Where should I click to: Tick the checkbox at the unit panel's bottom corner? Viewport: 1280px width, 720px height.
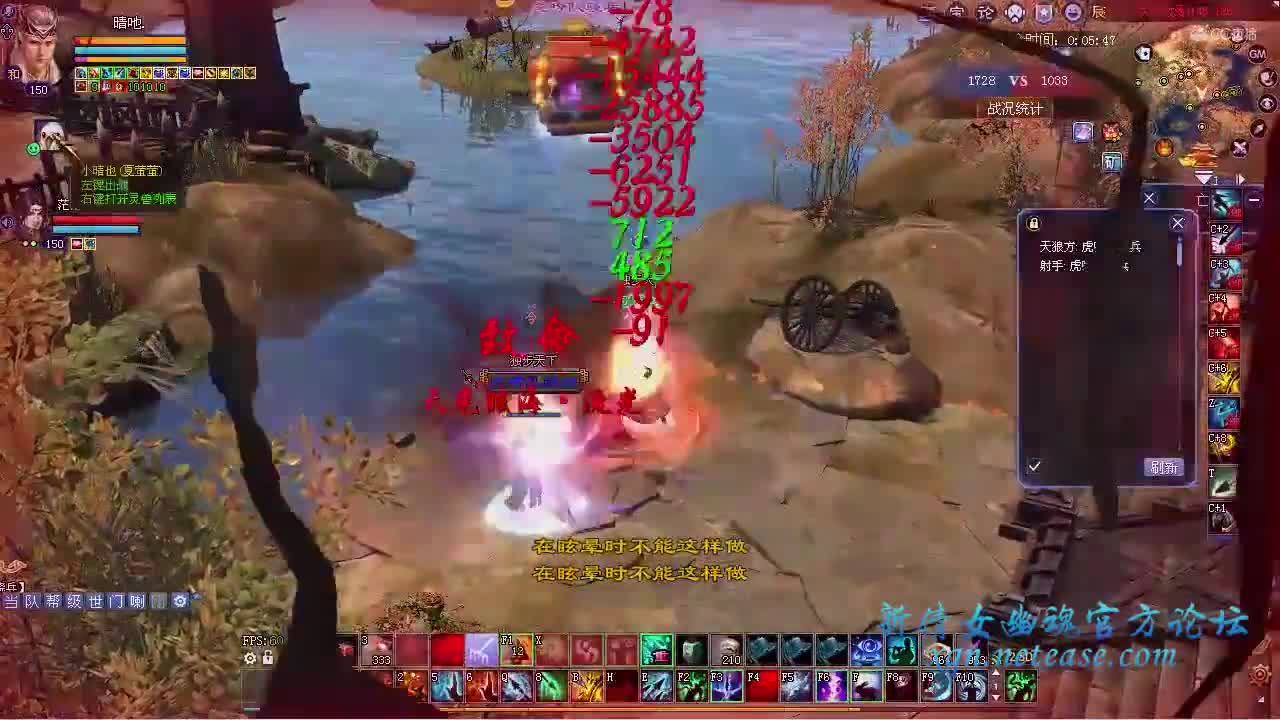pos(1034,464)
